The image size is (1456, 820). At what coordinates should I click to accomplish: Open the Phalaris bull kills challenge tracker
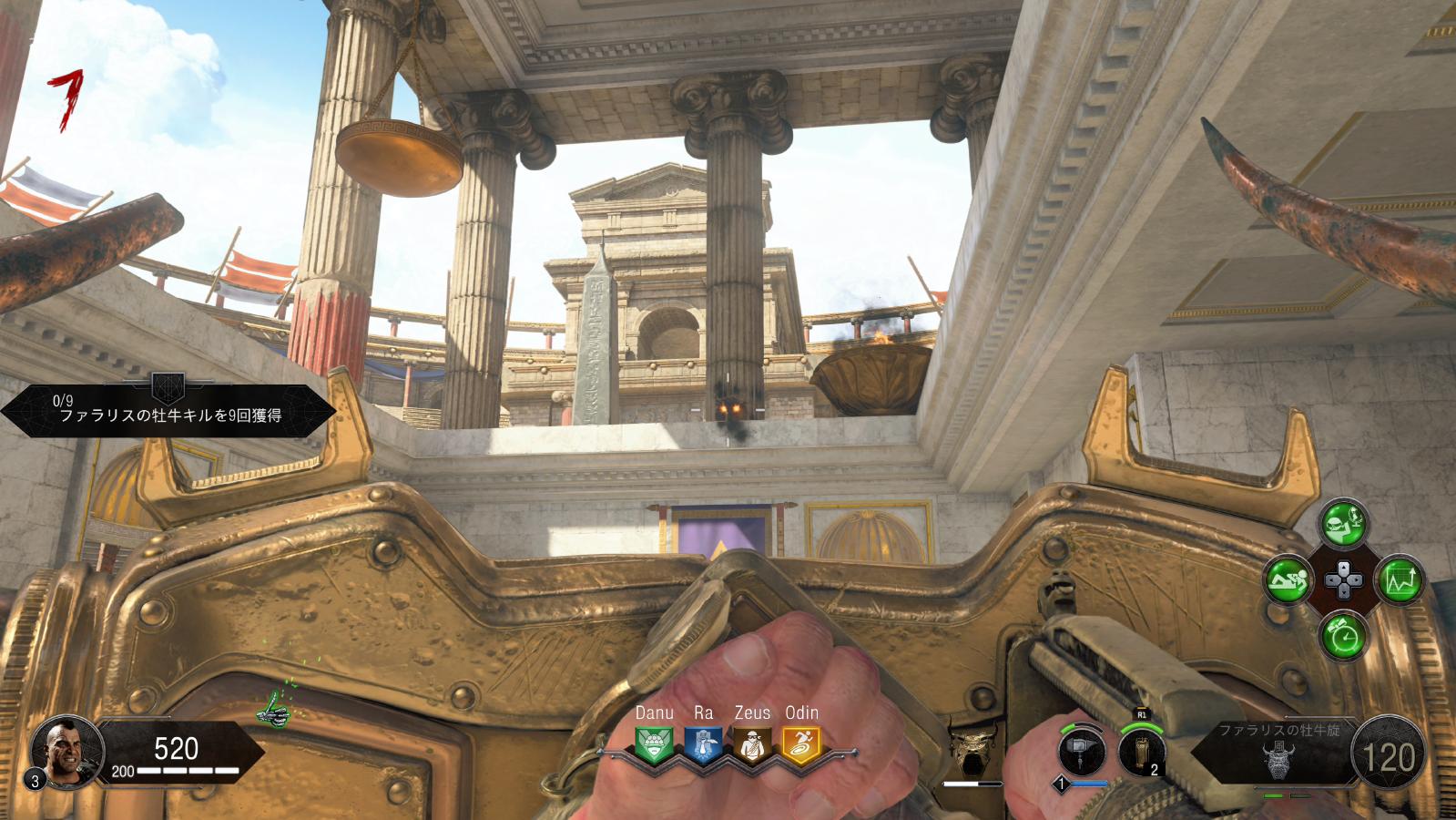tap(168, 409)
